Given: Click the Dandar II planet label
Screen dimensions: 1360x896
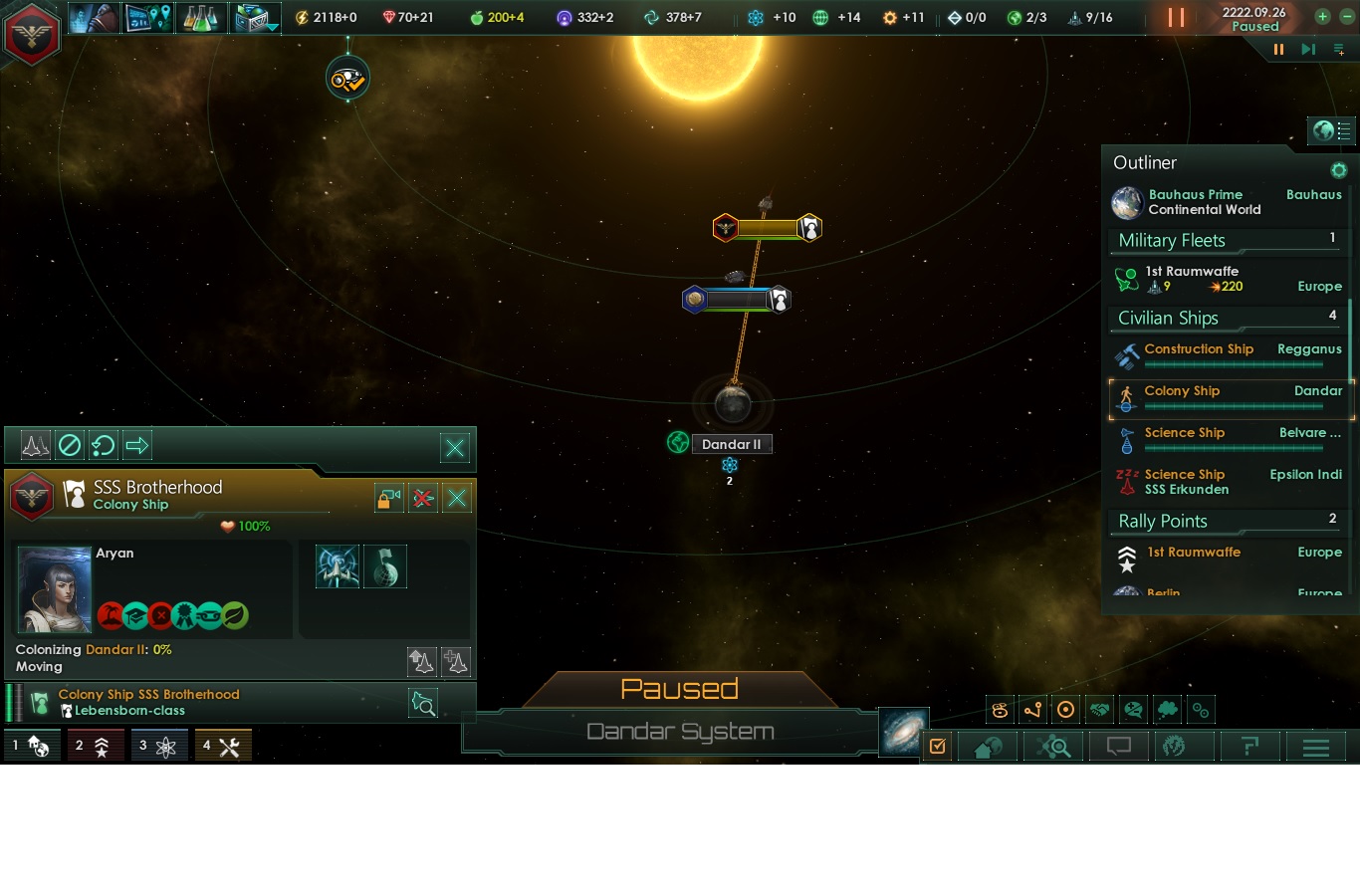Looking at the screenshot, I should [732, 443].
